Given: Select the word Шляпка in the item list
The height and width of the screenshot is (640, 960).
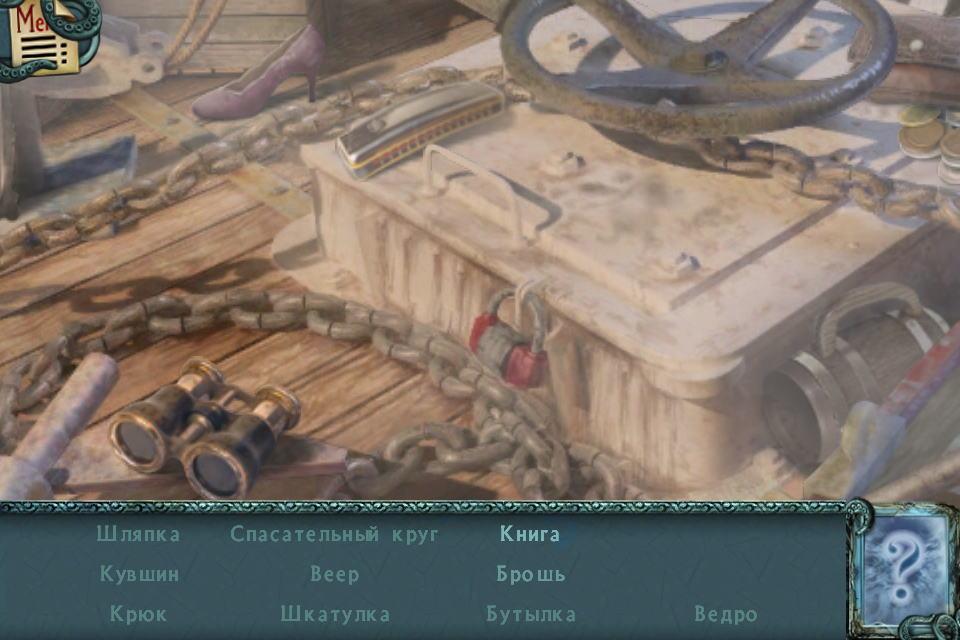Looking at the screenshot, I should [x=138, y=534].
